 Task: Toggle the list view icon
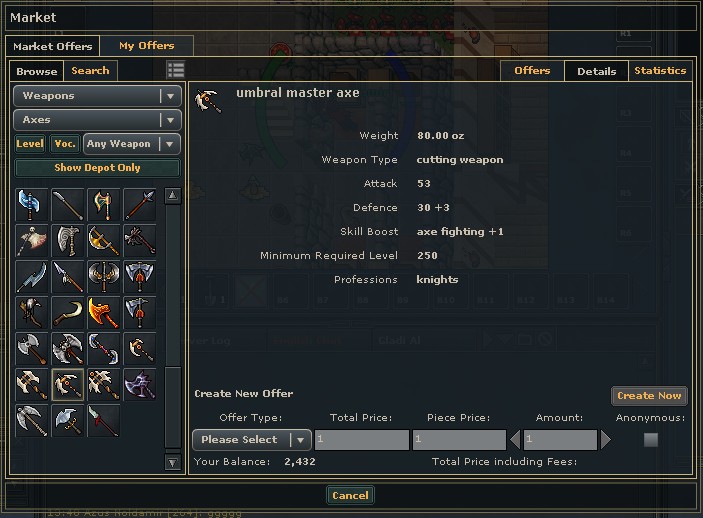[x=176, y=70]
